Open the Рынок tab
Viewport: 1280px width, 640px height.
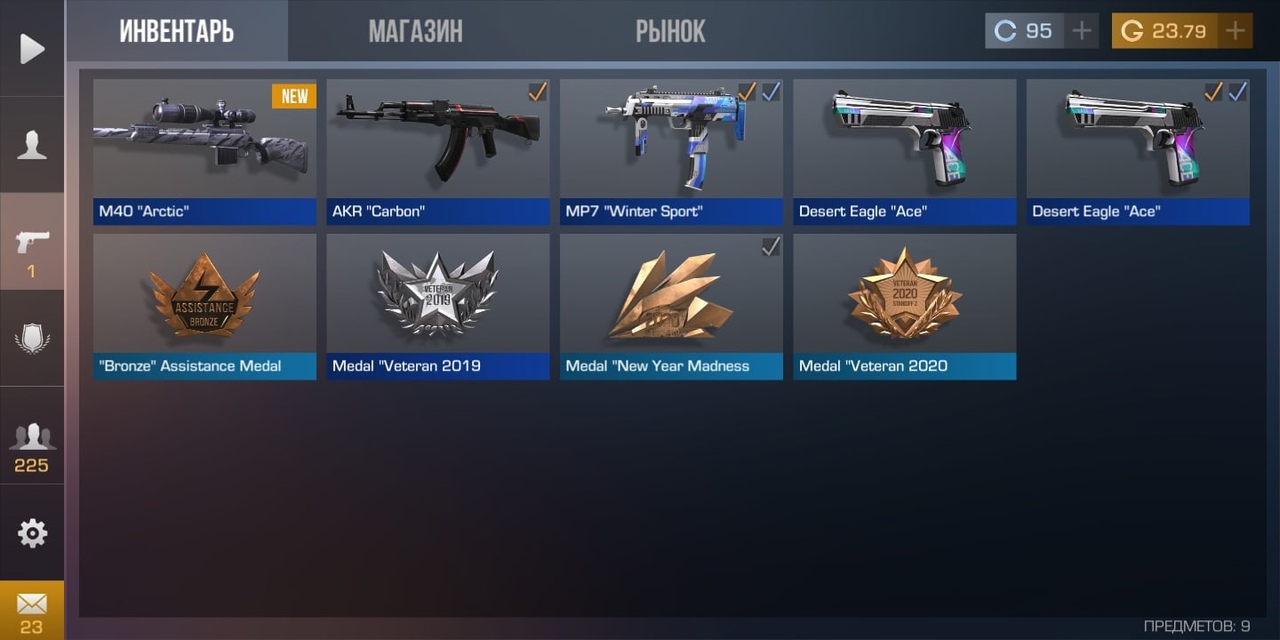pyautogui.click(x=670, y=31)
